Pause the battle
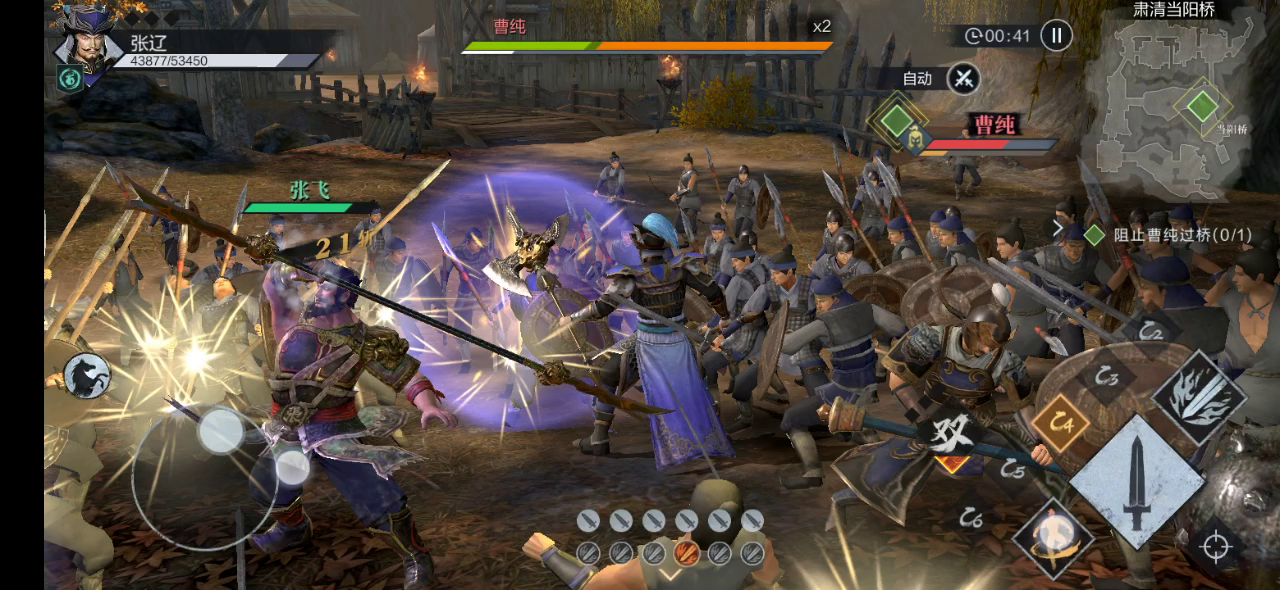1280x590 pixels. coord(1056,36)
